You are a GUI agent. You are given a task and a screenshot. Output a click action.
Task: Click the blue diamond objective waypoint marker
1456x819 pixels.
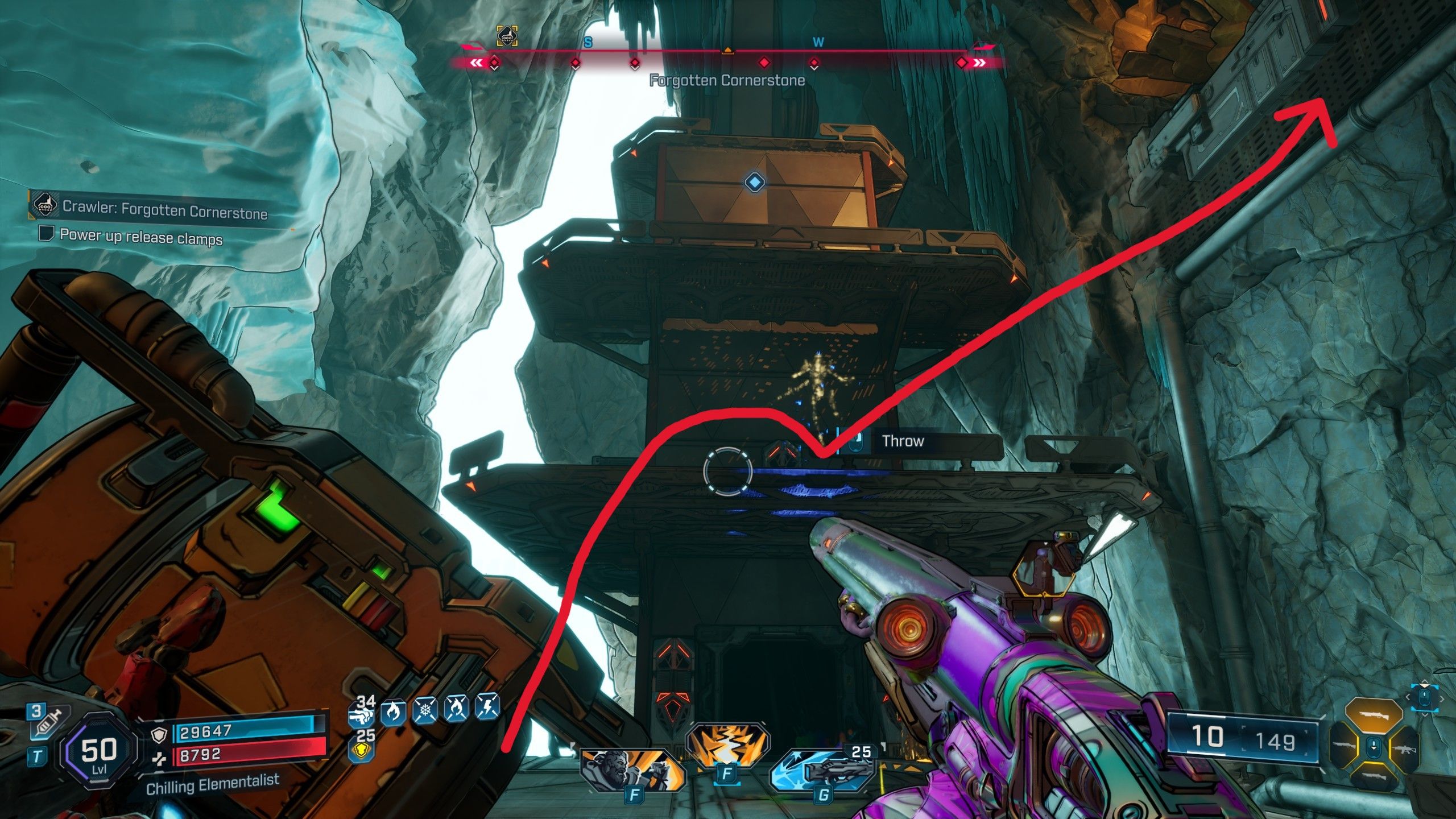754,182
